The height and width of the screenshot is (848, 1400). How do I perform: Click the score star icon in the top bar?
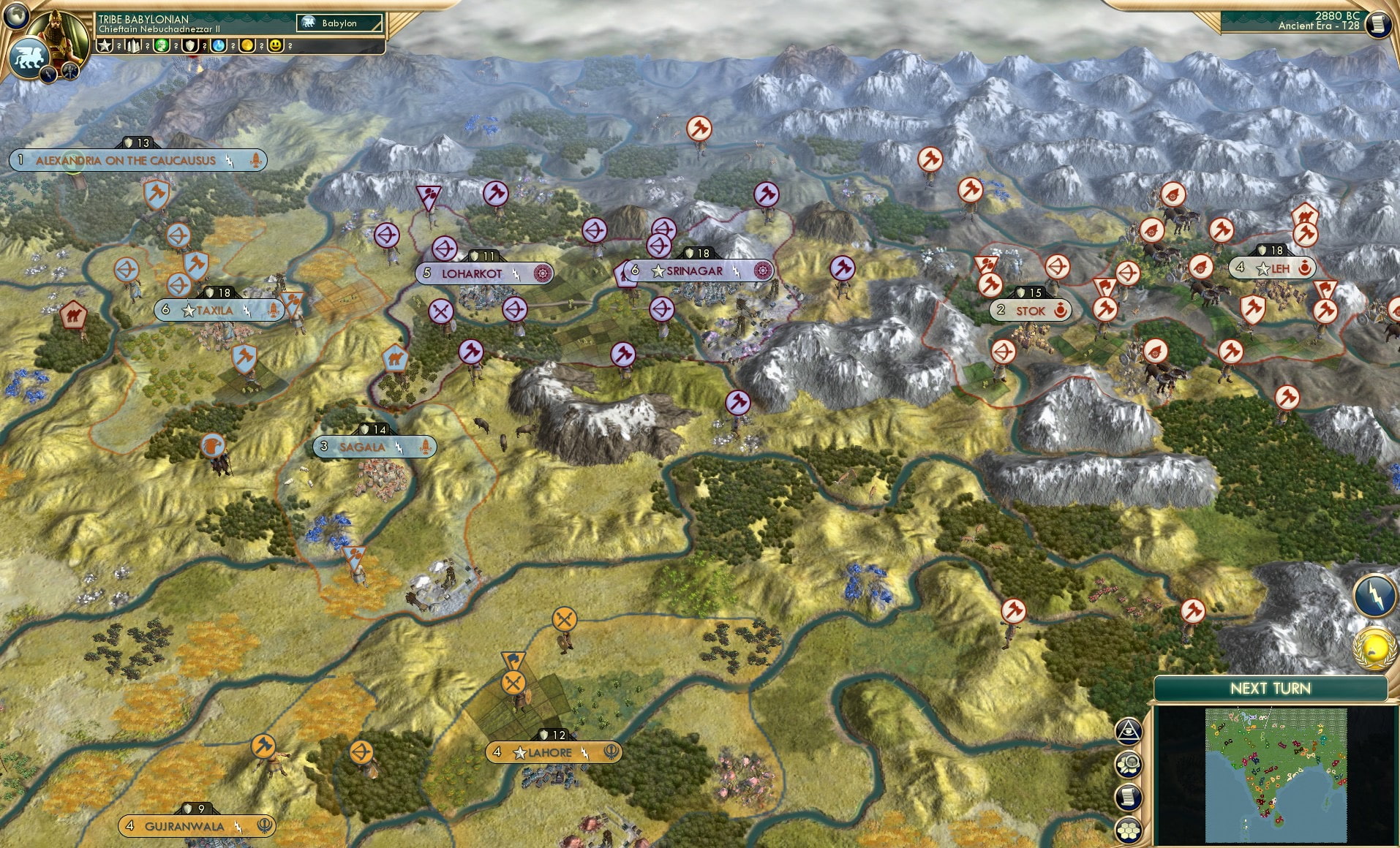pyautogui.click(x=106, y=46)
